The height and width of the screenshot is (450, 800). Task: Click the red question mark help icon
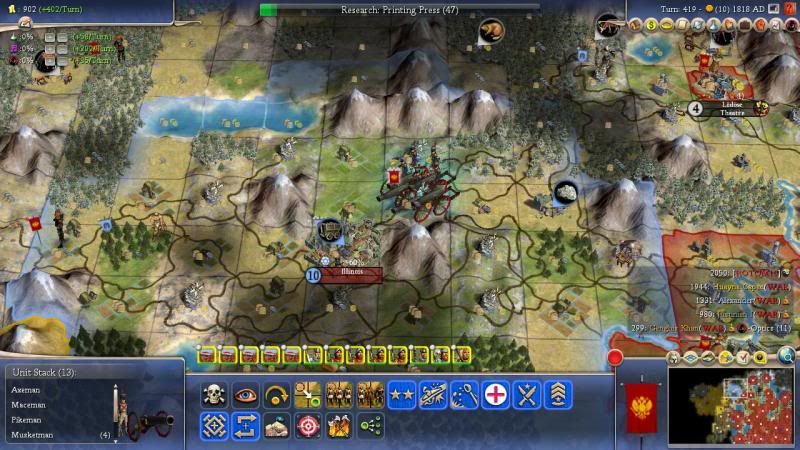tap(790, 9)
